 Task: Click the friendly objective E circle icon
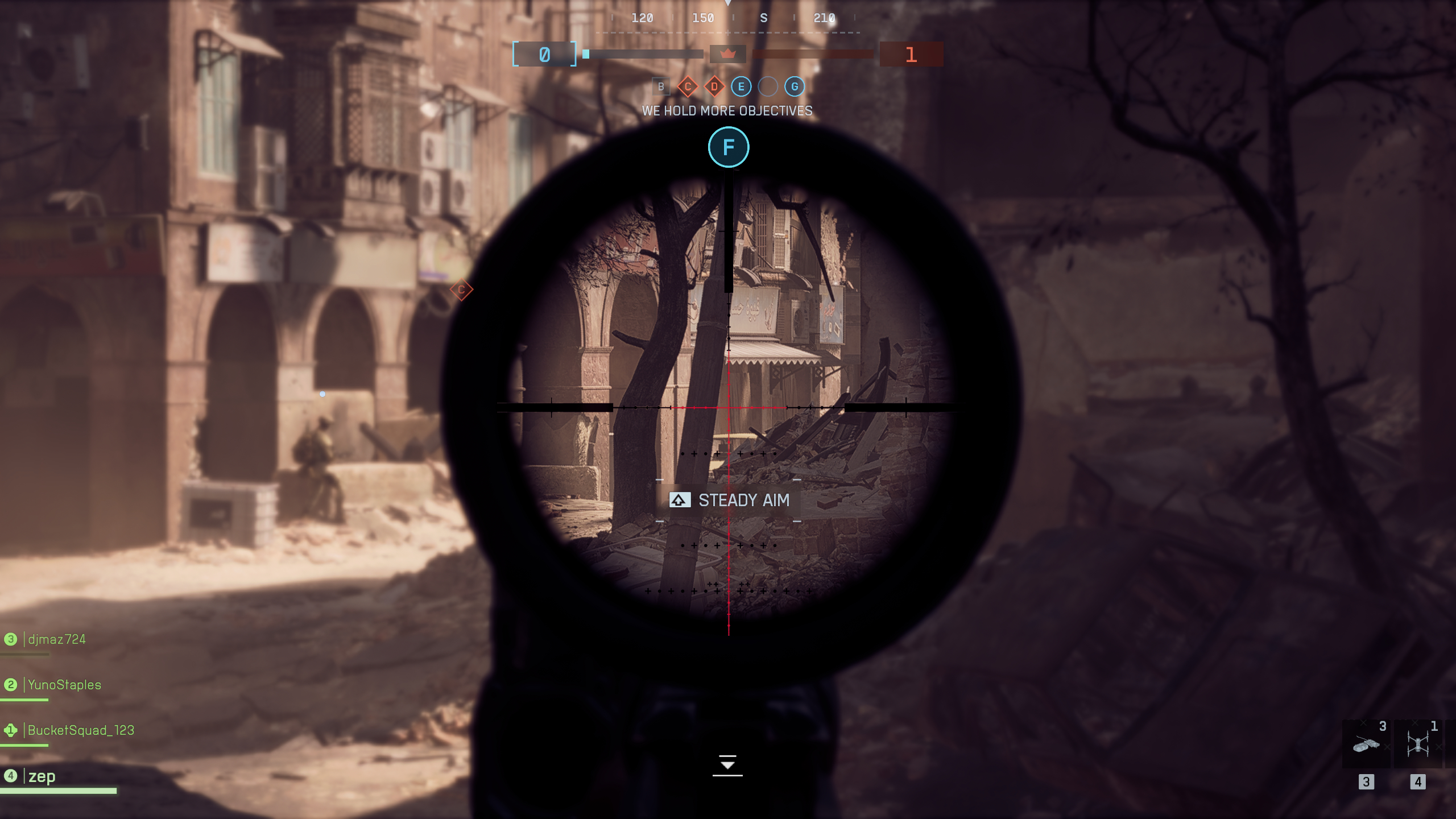click(x=740, y=86)
